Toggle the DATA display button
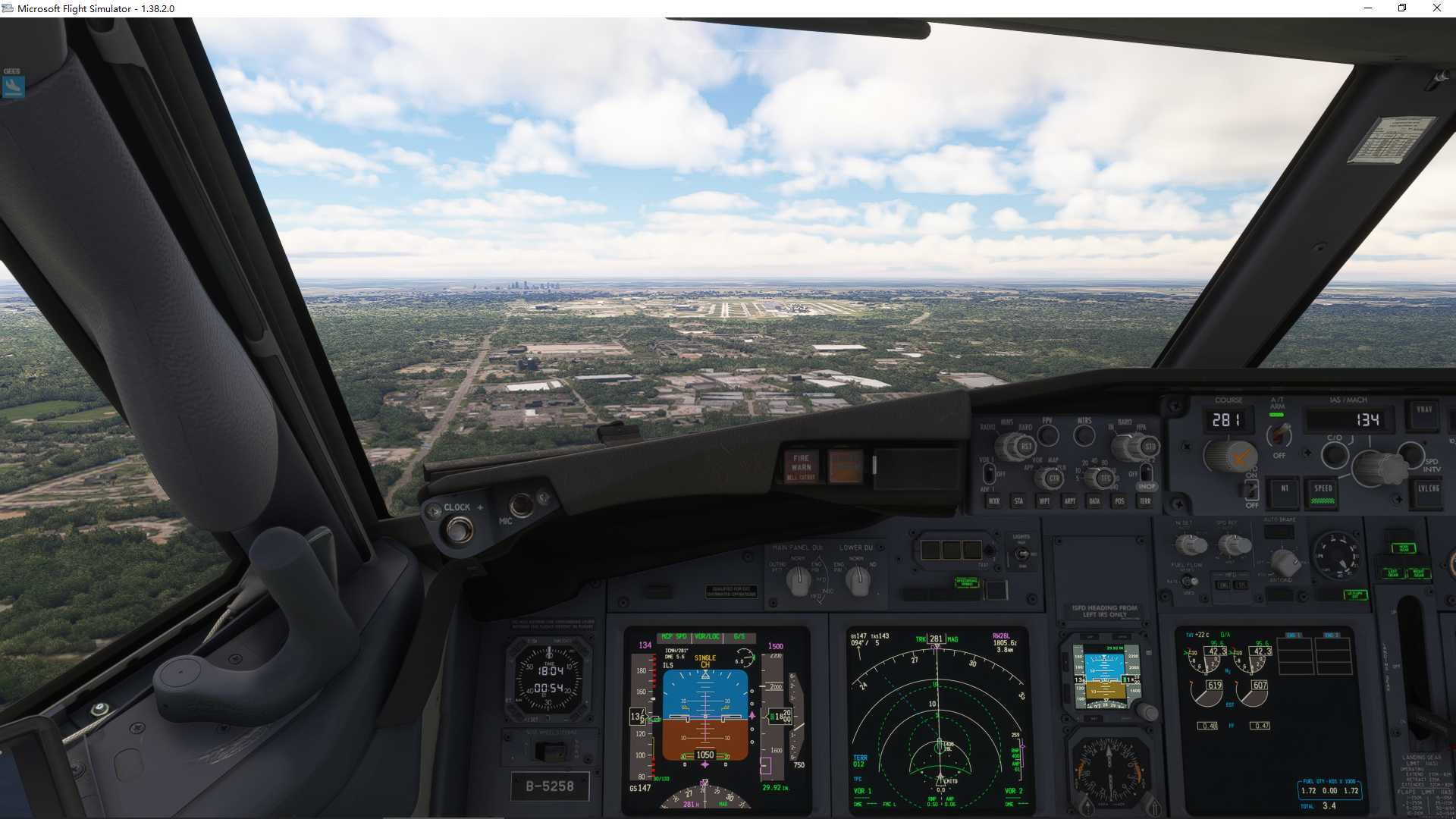Viewport: 1456px width, 819px height. point(1094,501)
